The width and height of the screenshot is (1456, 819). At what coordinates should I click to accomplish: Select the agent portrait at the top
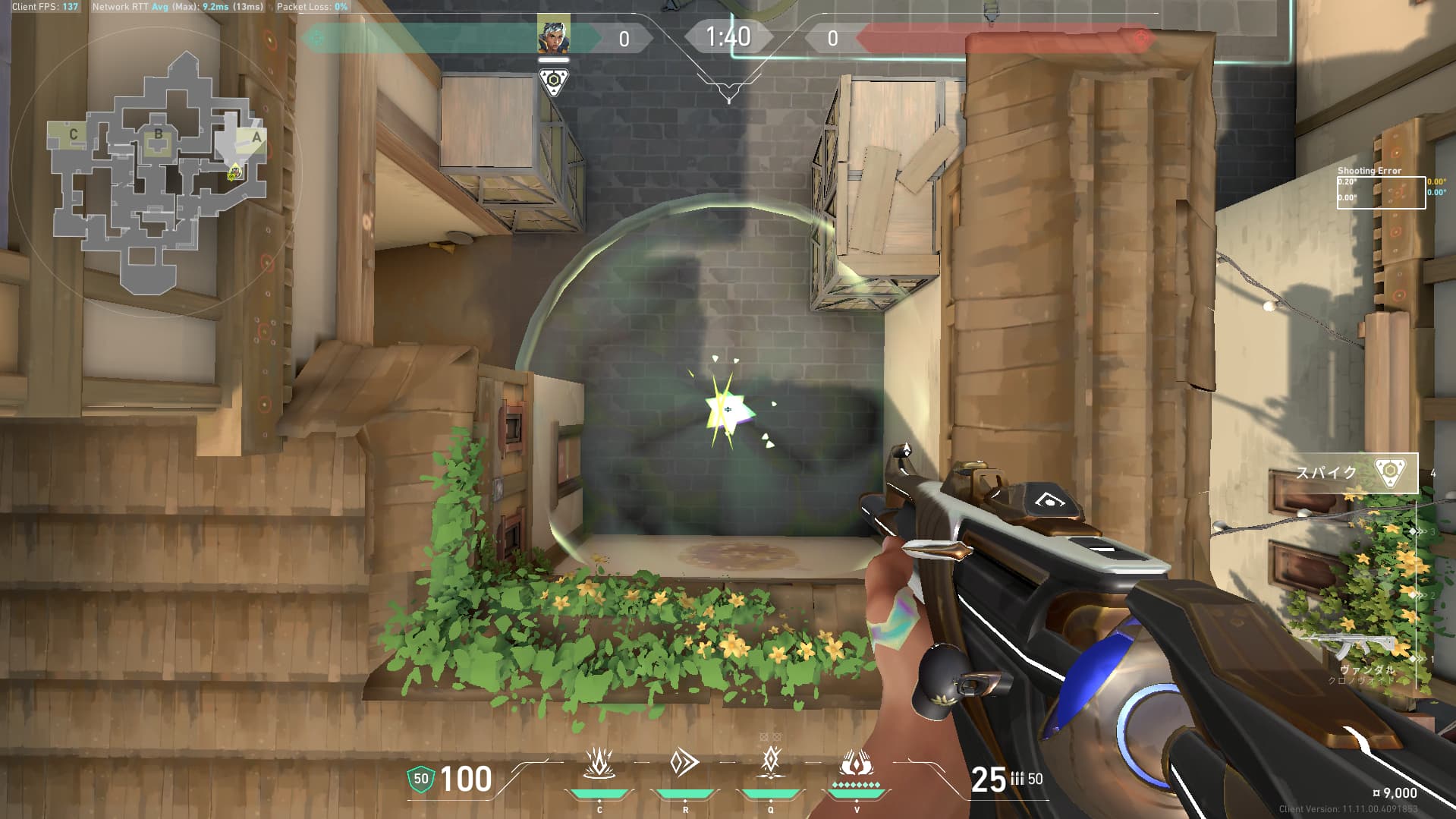[553, 35]
